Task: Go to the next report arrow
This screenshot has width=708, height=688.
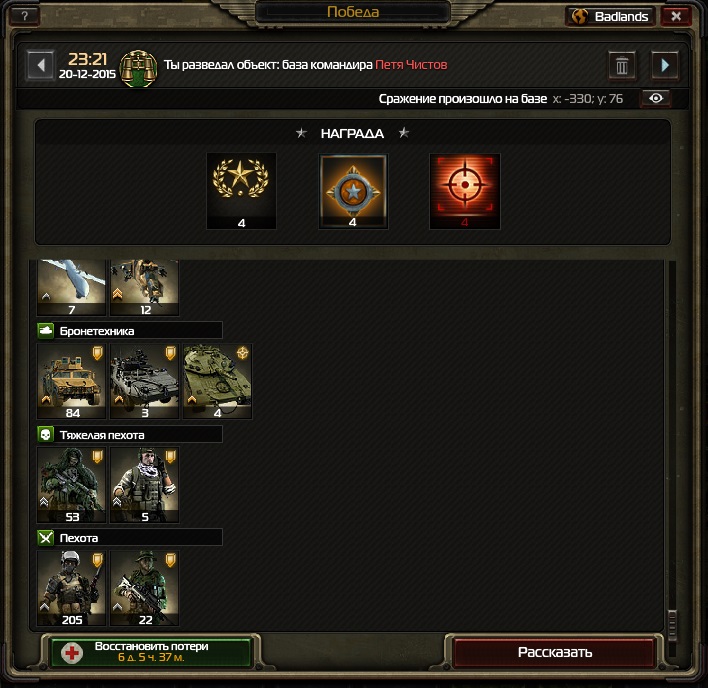Action: 665,65
